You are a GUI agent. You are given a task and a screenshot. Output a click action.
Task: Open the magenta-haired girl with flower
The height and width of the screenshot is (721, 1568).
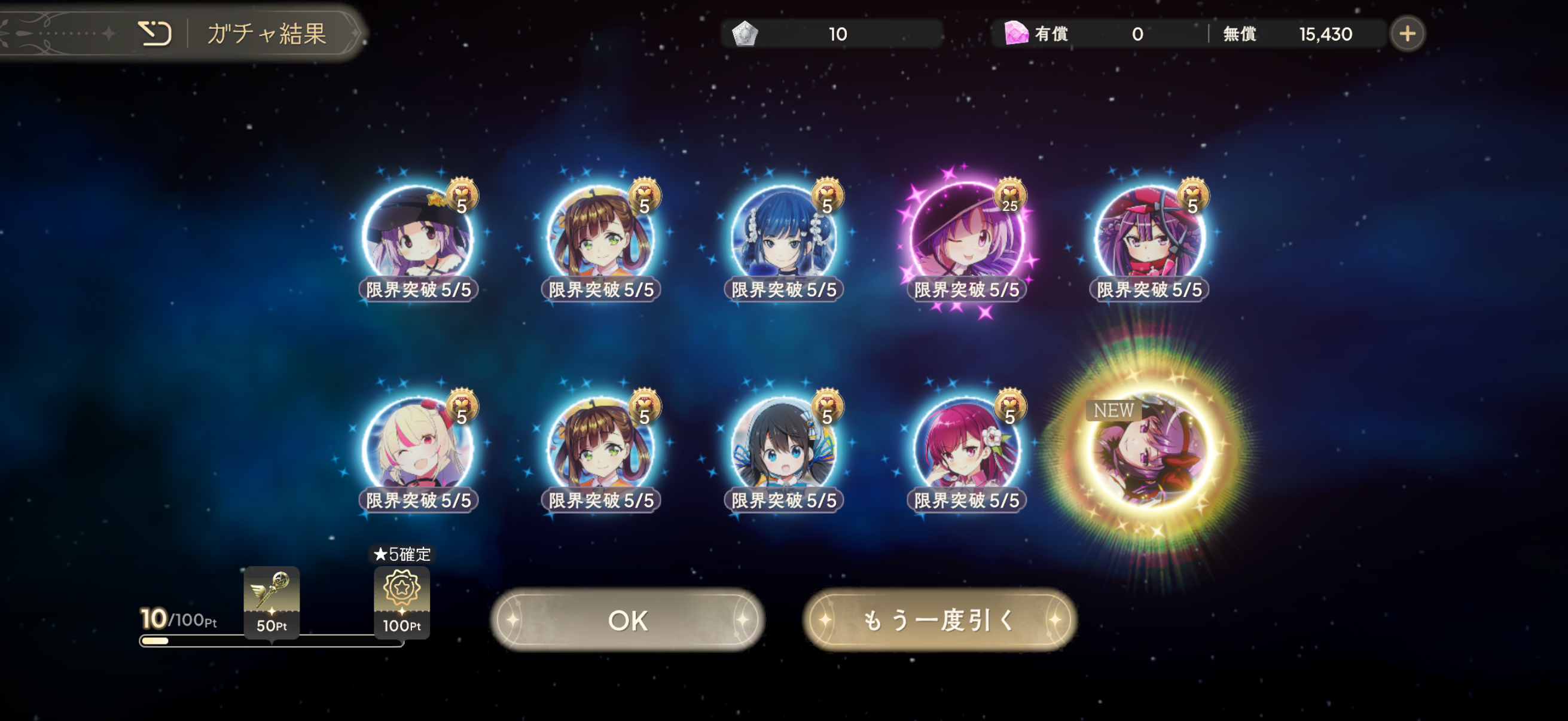tap(966, 448)
